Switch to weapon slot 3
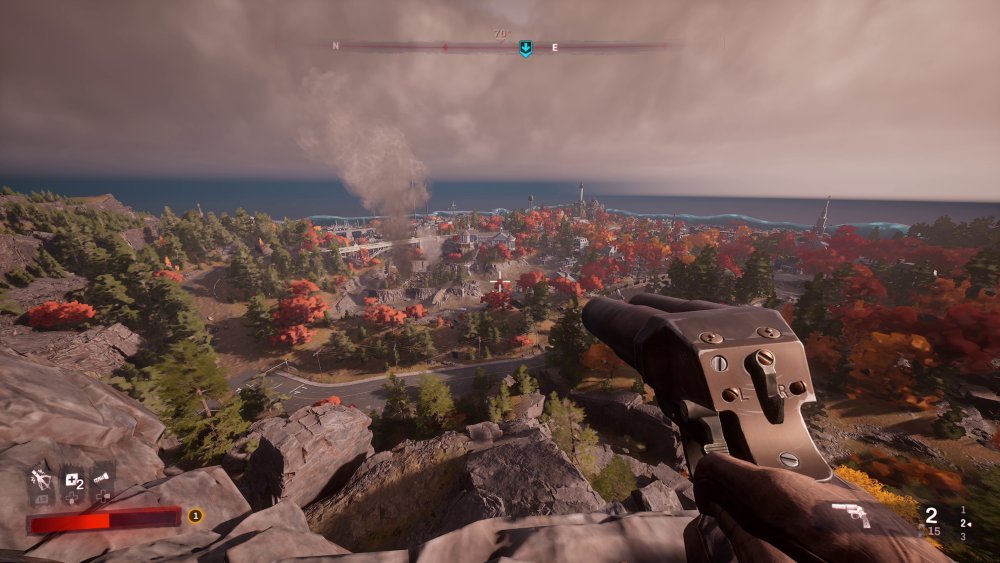Image resolution: width=1000 pixels, height=563 pixels. (x=963, y=537)
